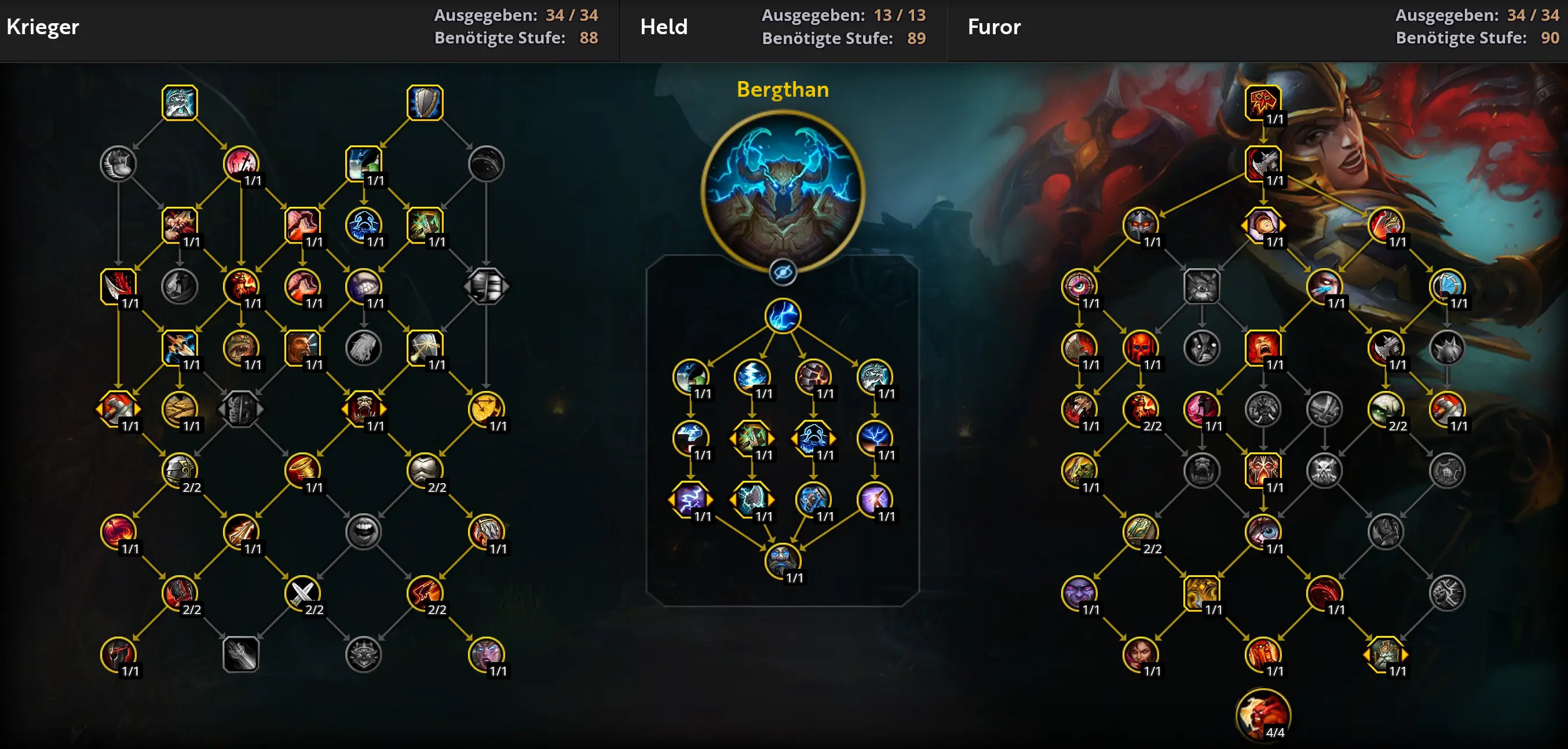Click the blue lightning orb hero talent

[783, 316]
